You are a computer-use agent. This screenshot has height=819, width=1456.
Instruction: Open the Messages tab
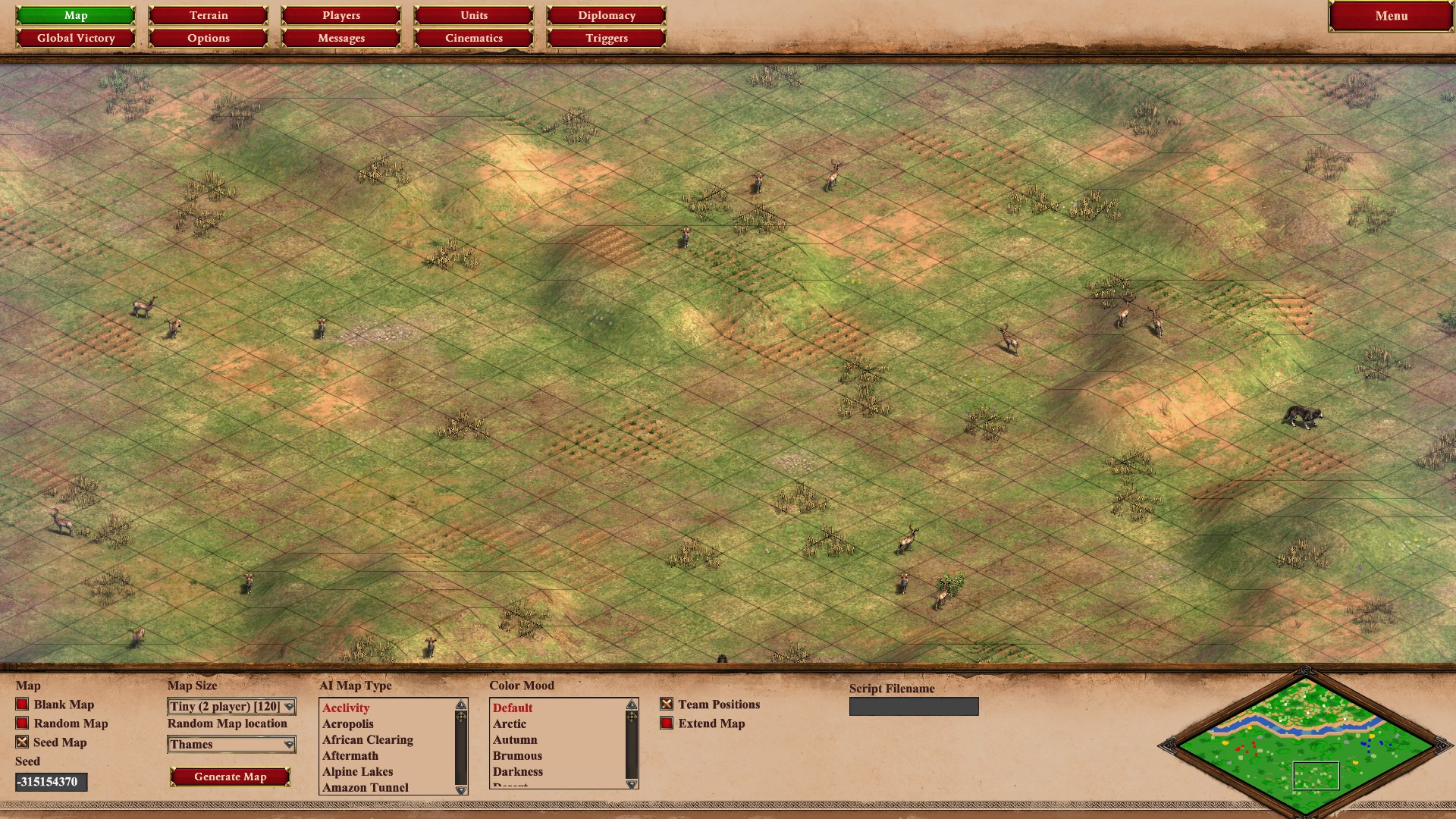pyautogui.click(x=341, y=38)
